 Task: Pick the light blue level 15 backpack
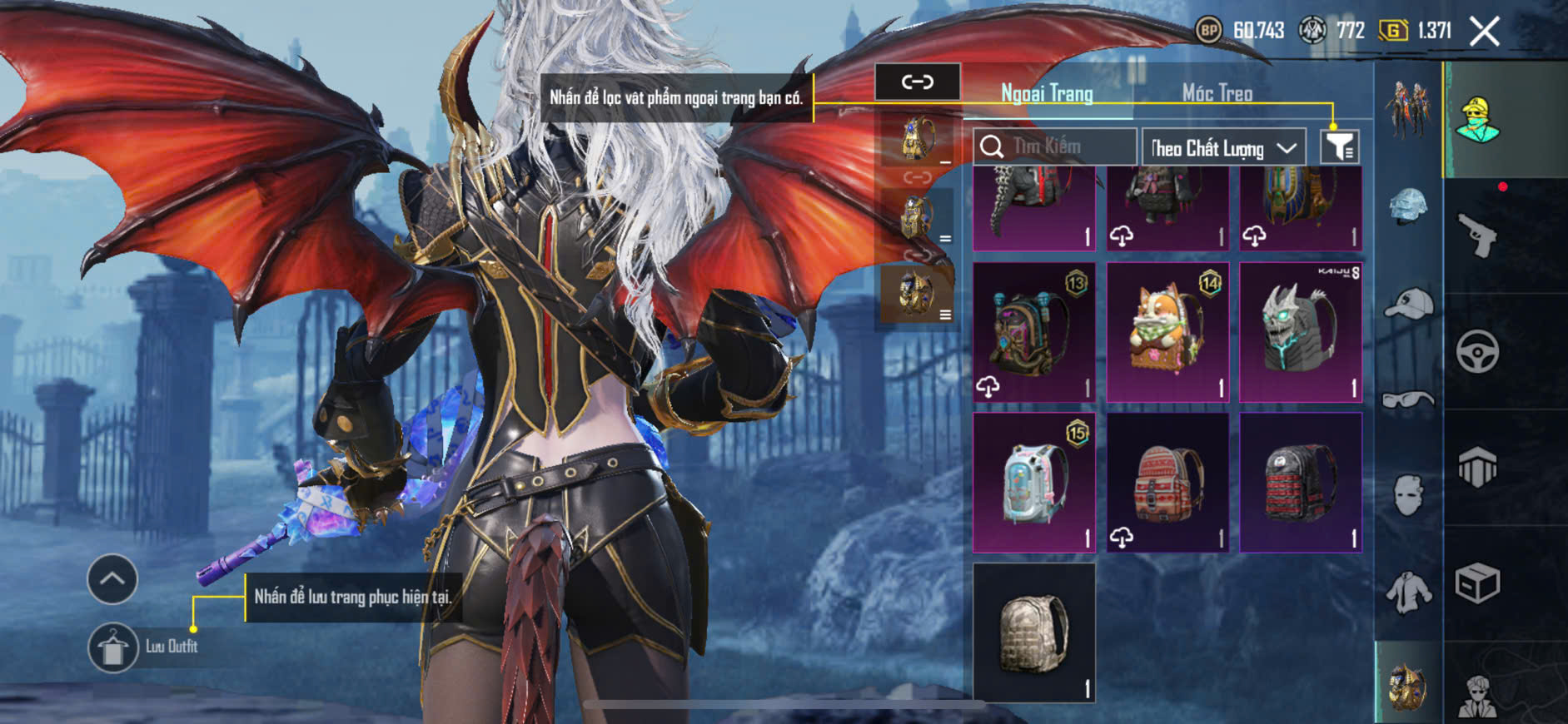point(1034,483)
